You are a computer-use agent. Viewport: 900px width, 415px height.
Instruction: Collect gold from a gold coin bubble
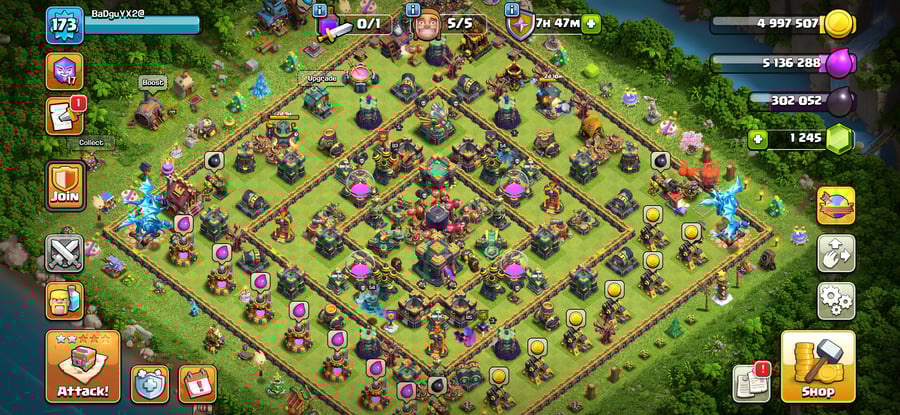[x=652, y=214]
